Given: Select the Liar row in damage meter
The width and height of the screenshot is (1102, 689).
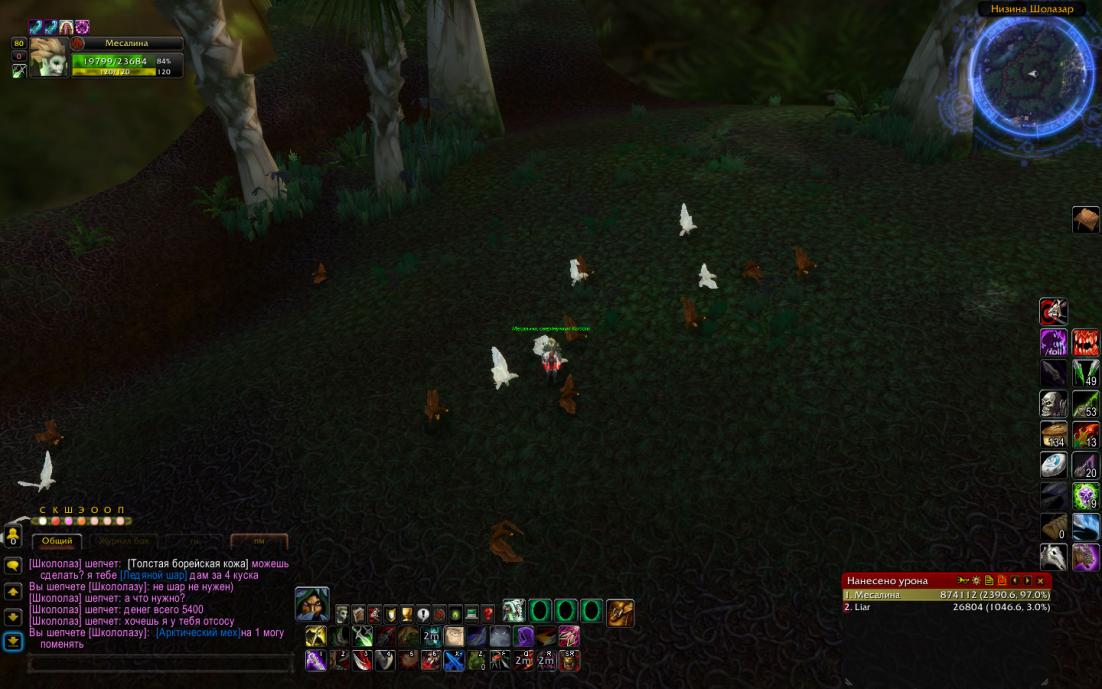Looking at the screenshot, I should (x=945, y=607).
